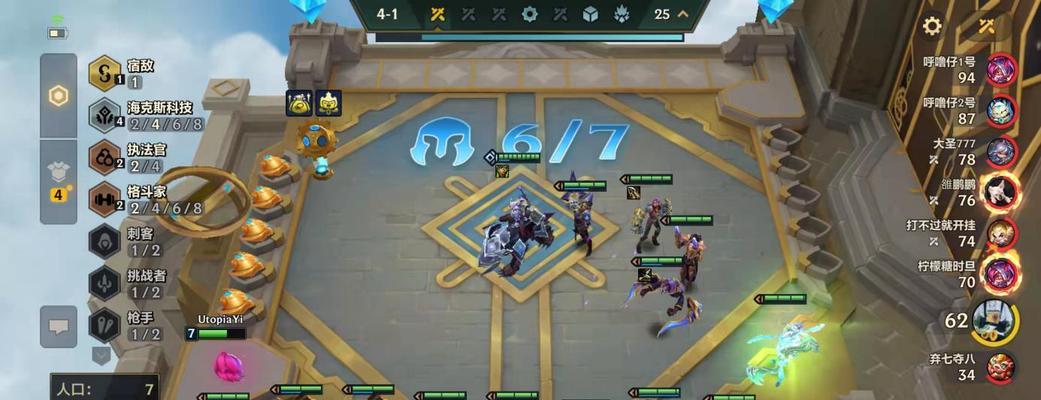Spectate player 呼噜仔1号's board

(1001, 70)
